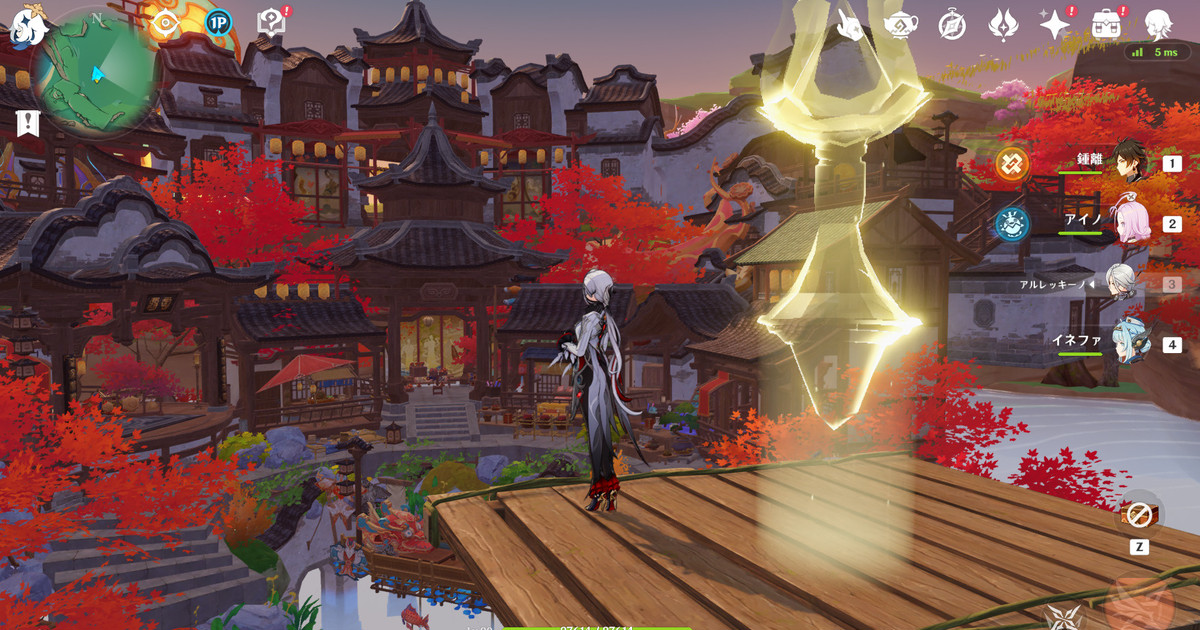The image size is (1200, 630).
Task: Switch to party member イネファ
Action: click(1128, 344)
